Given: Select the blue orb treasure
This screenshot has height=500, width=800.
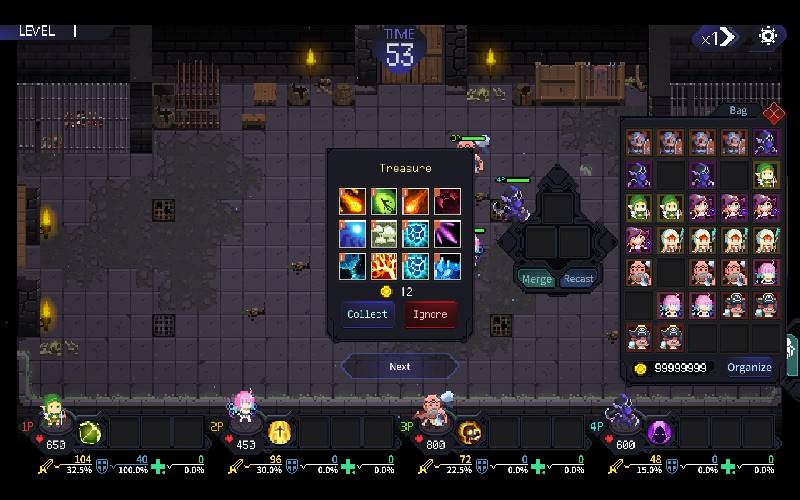Looking at the screenshot, I should 352,234.
